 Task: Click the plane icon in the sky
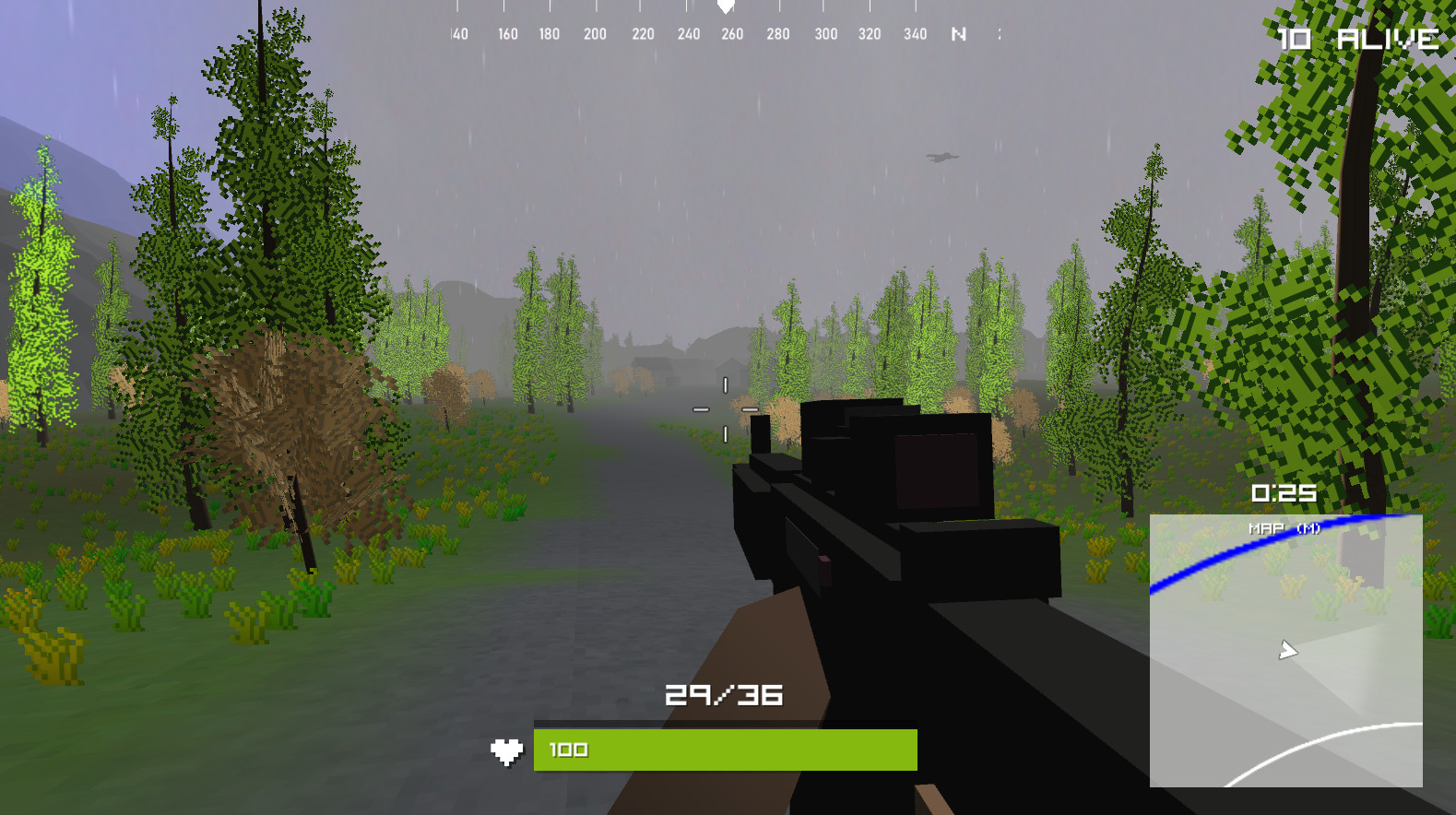click(939, 157)
